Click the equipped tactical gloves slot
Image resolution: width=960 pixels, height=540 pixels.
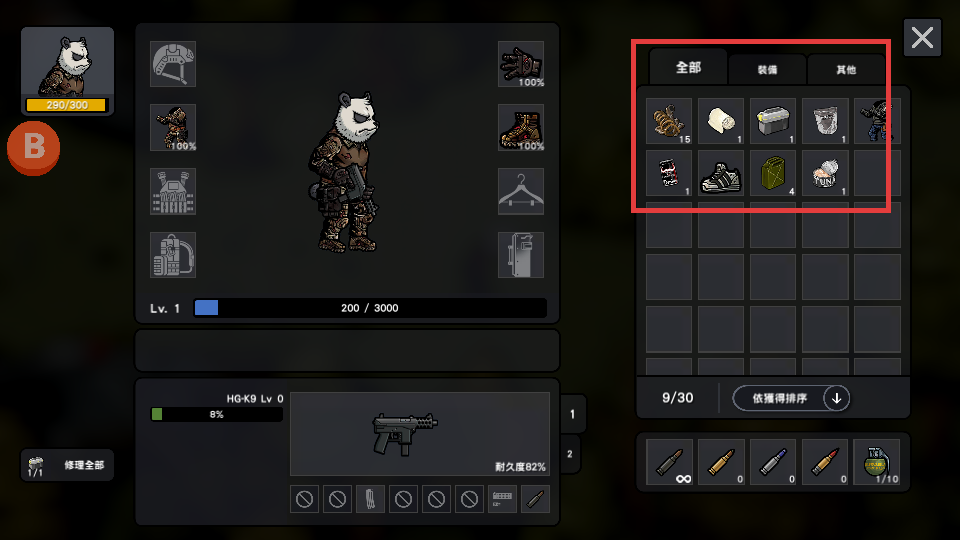point(521,64)
